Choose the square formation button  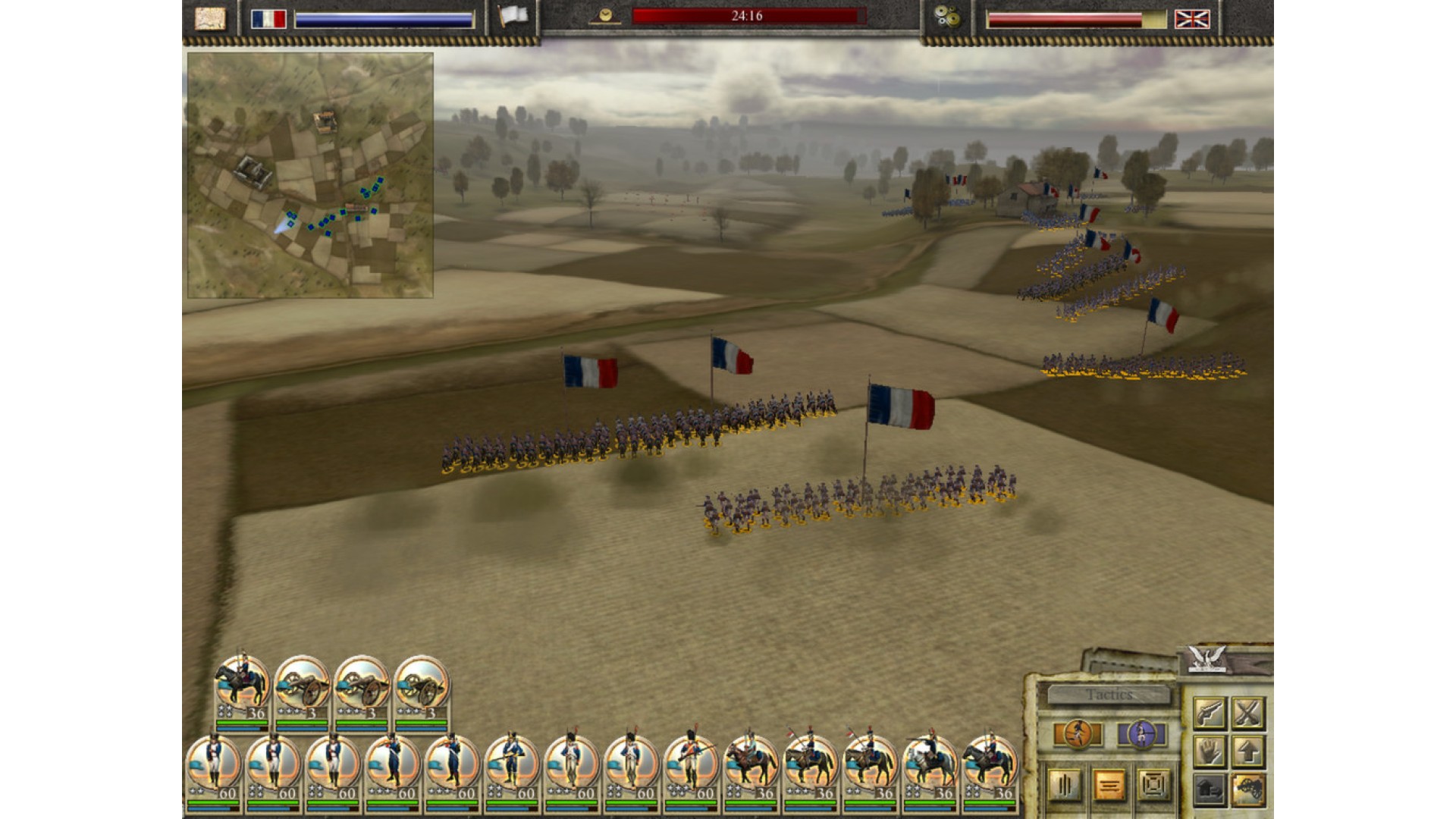point(1153,786)
